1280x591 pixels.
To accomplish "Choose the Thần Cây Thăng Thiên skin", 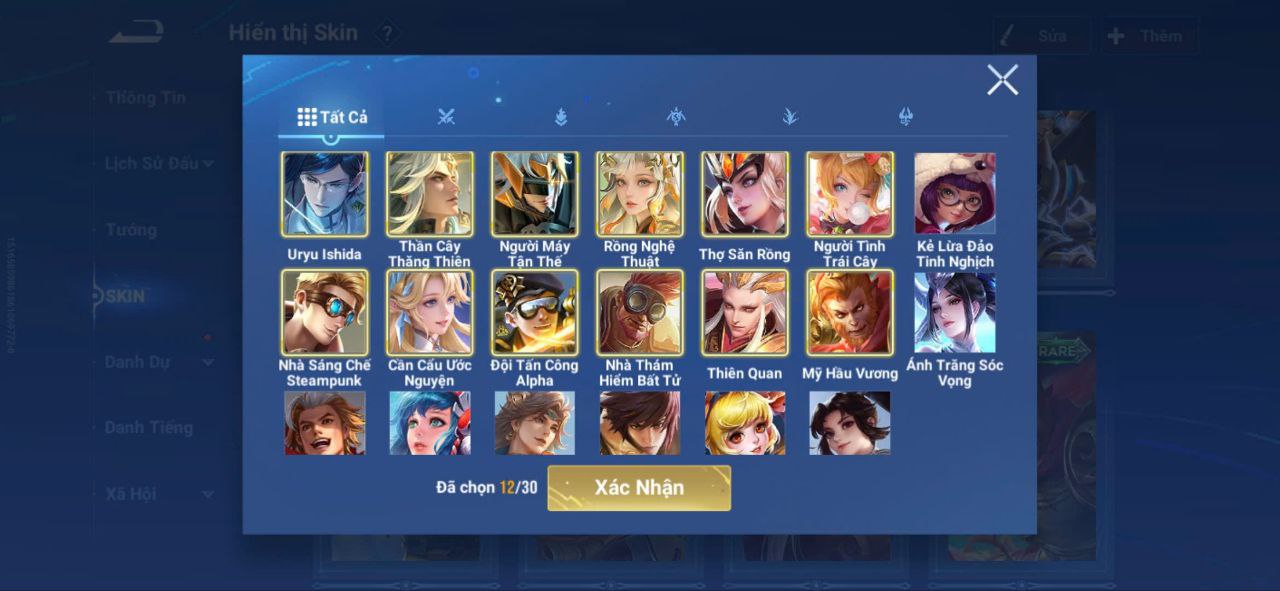I will (430, 194).
